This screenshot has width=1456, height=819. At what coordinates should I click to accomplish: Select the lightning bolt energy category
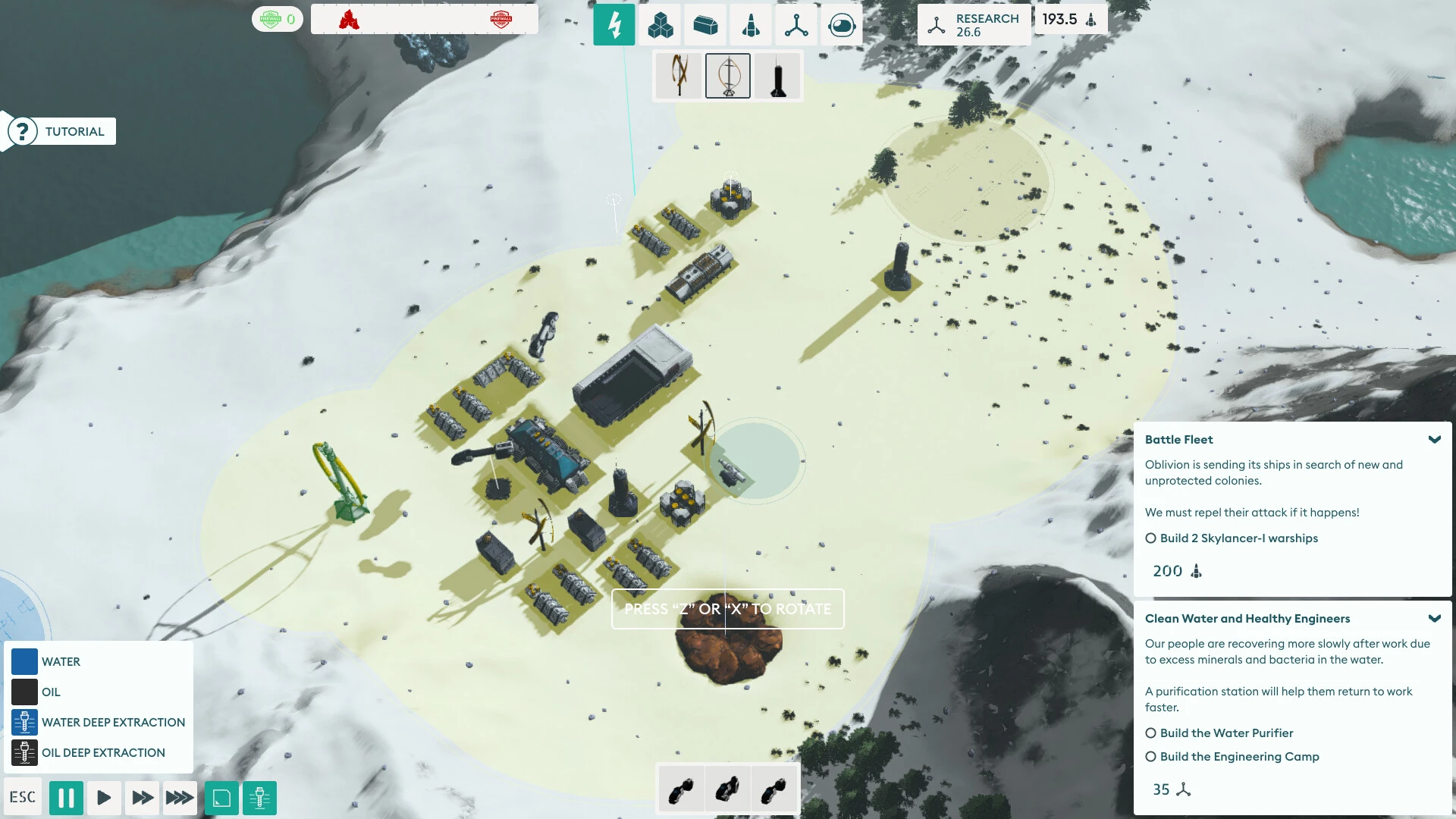tap(614, 25)
